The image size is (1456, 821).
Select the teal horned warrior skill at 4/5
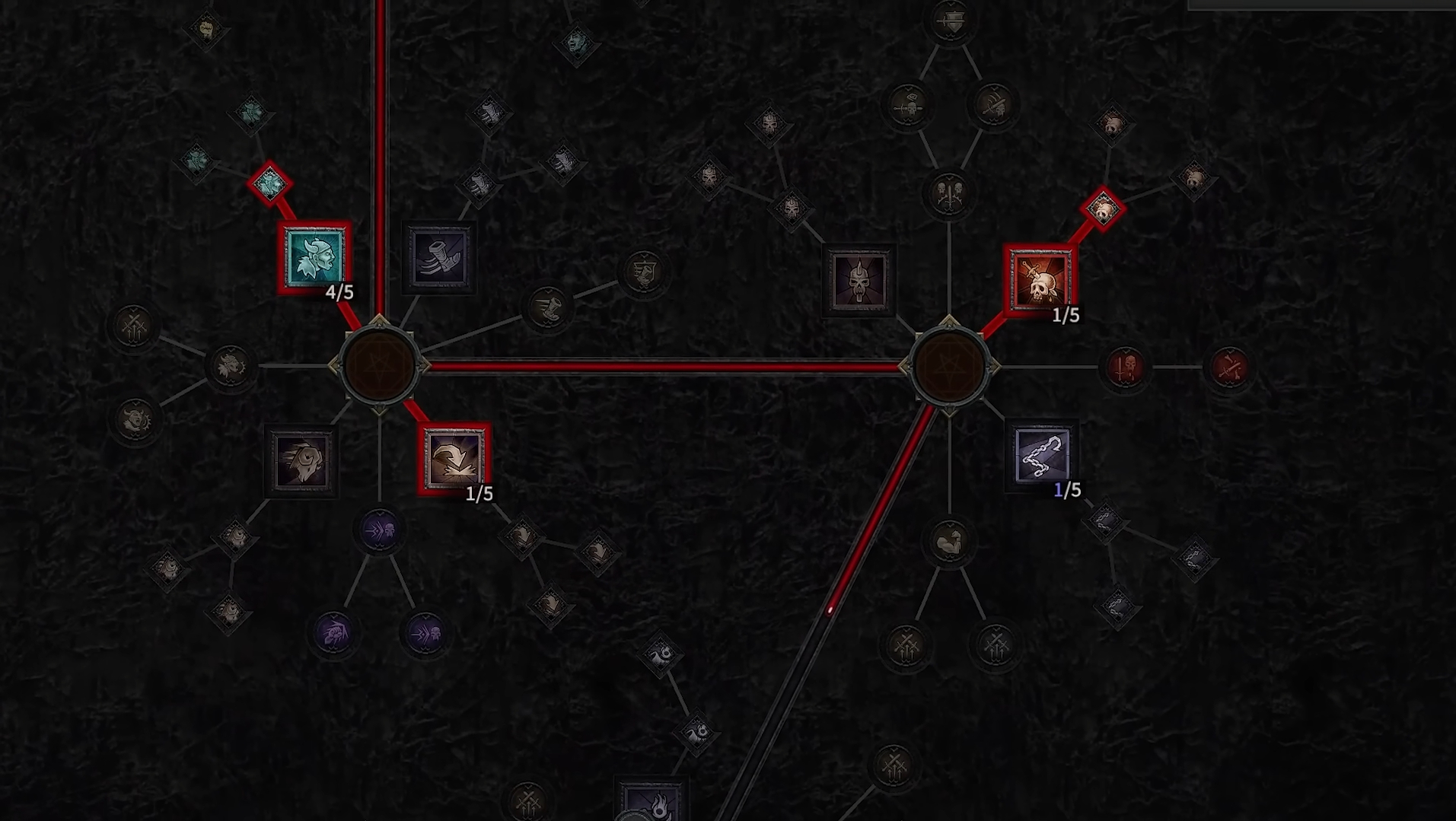click(314, 258)
